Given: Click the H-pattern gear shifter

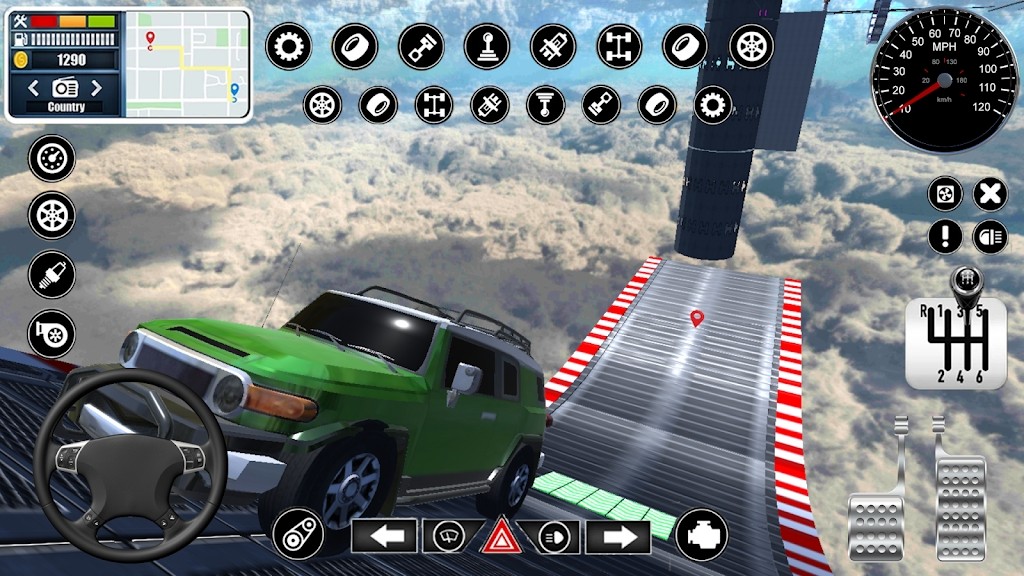Looking at the screenshot, I should pyautogui.click(x=957, y=343).
